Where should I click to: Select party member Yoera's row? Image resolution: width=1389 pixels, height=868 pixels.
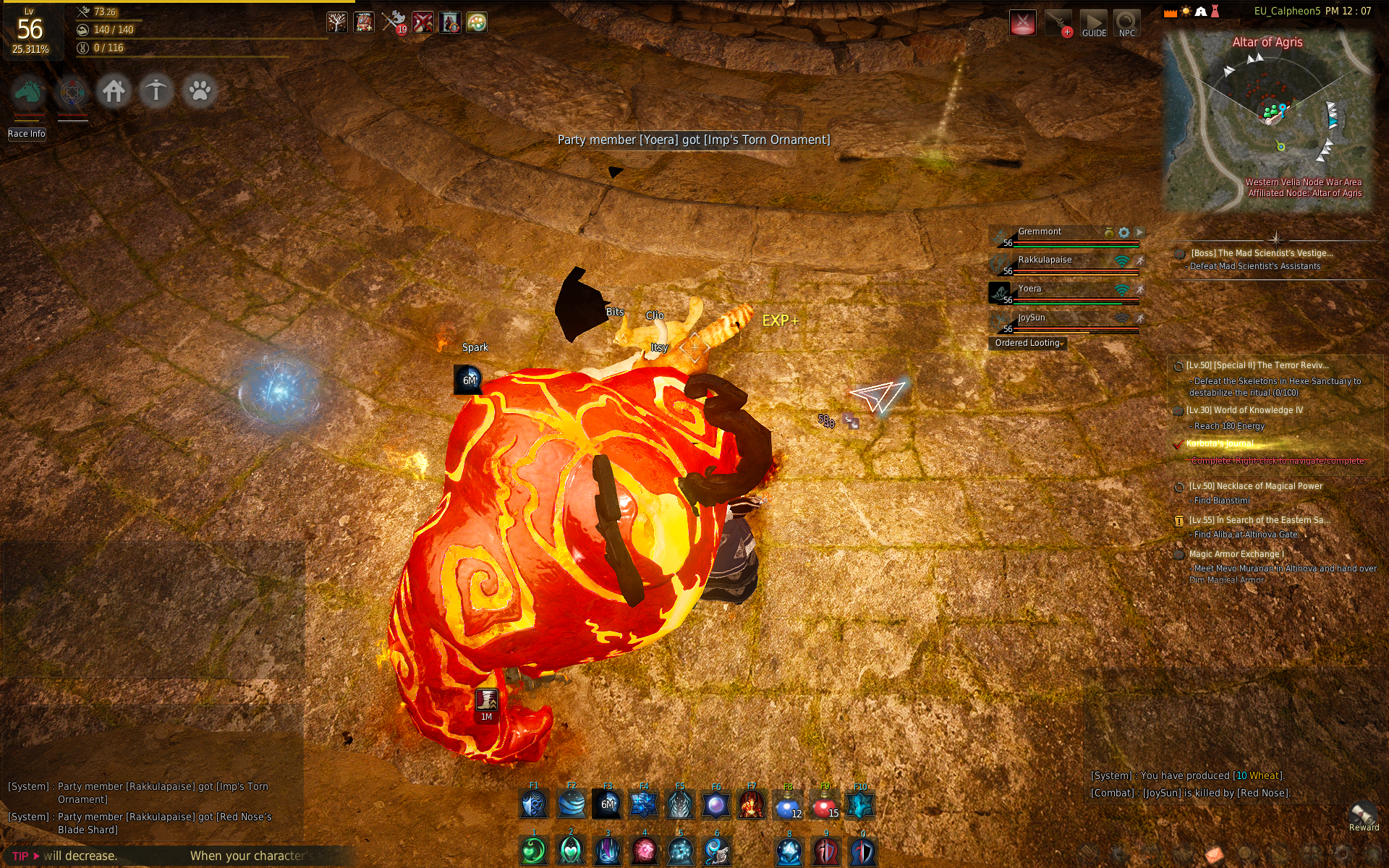(x=1063, y=292)
